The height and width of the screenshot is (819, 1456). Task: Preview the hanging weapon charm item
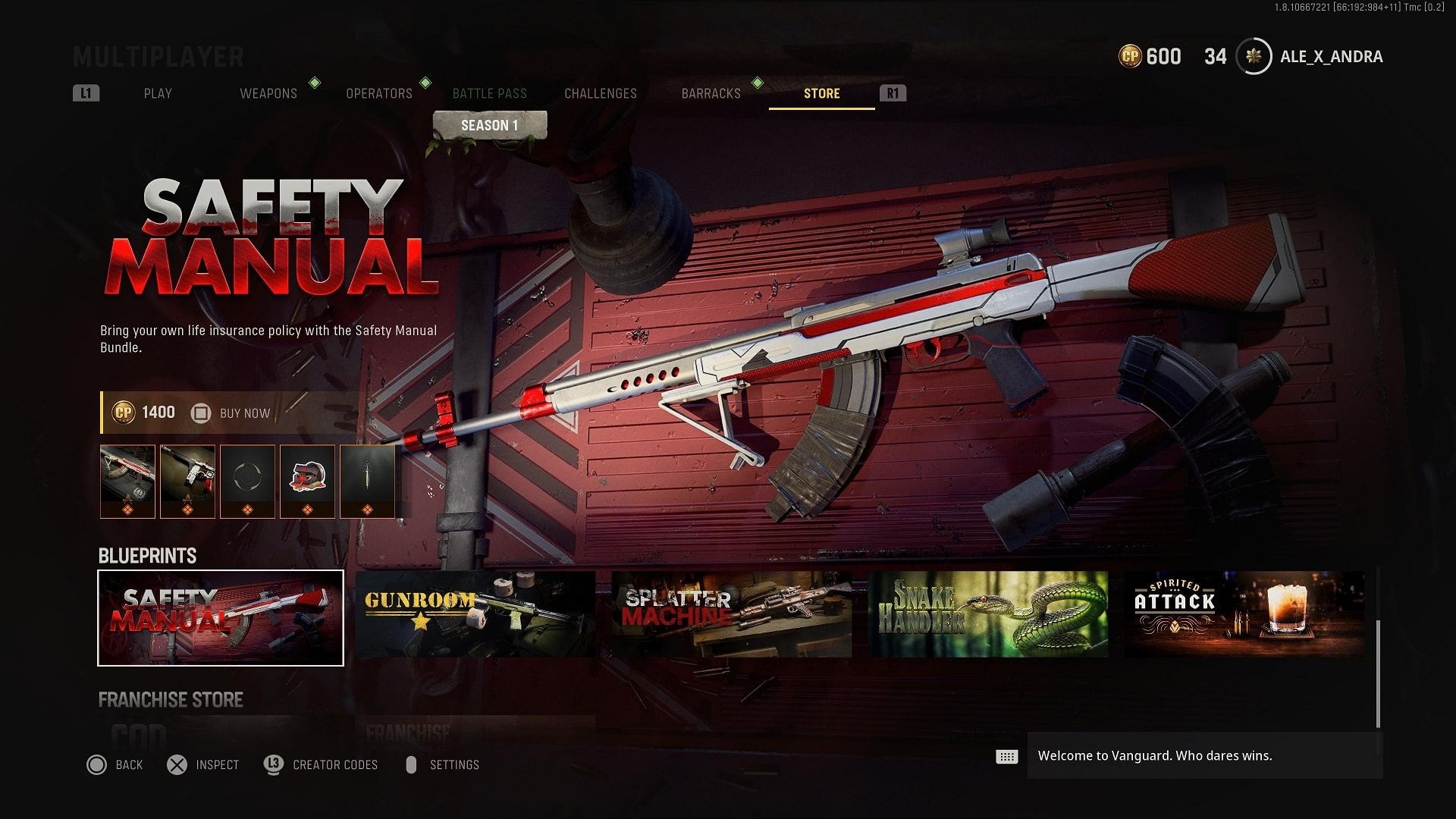pyautogui.click(x=367, y=482)
